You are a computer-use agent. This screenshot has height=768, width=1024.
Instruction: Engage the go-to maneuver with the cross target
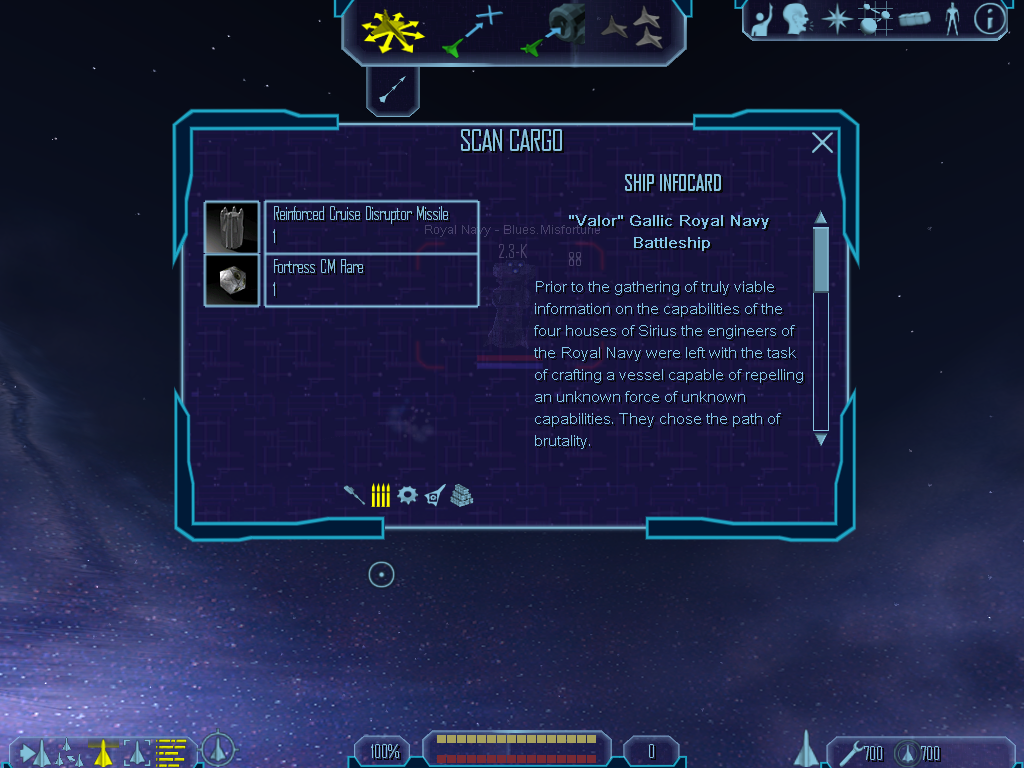tap(471, 30)
